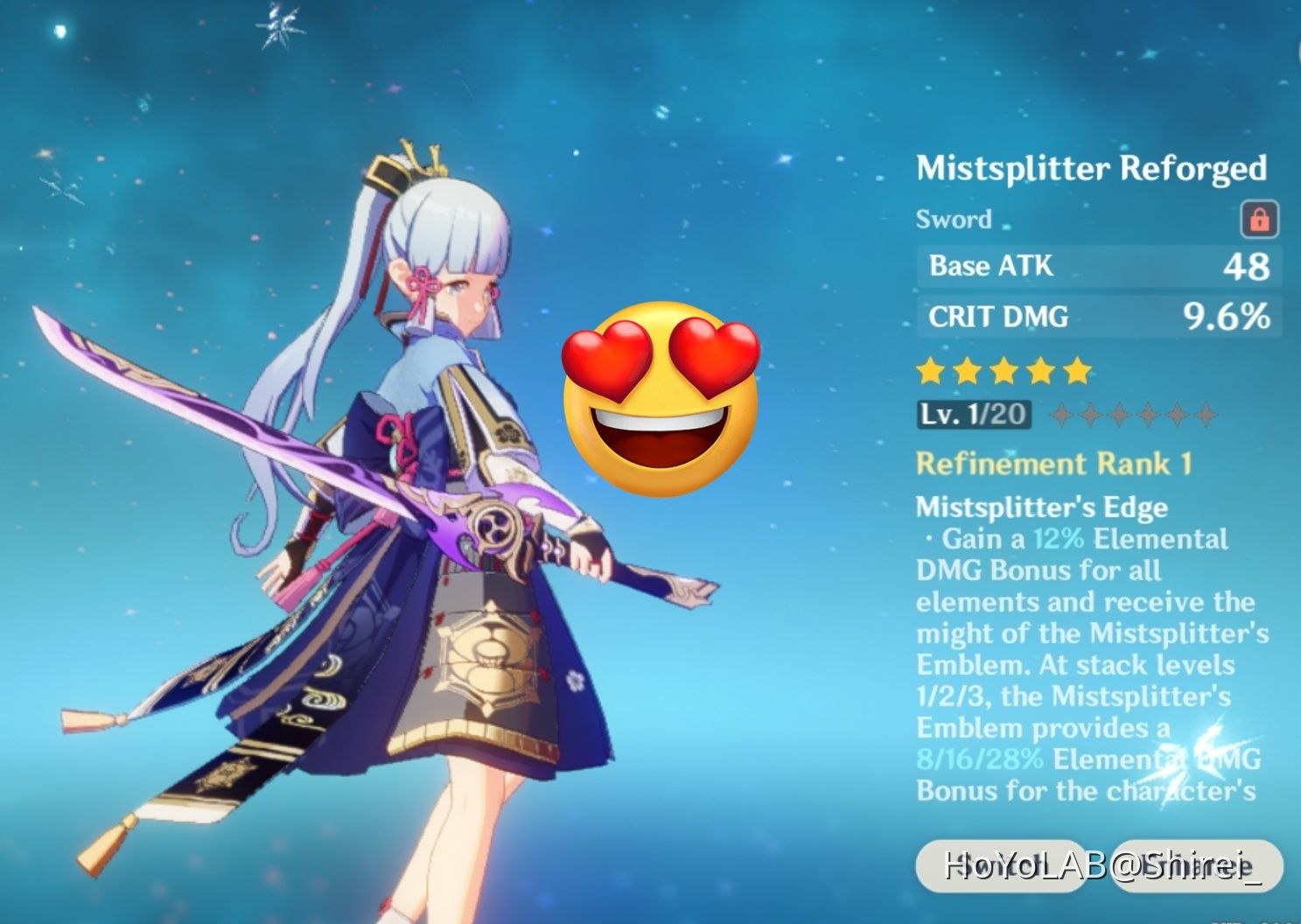This screenshot has width=1301, height=924.
Task: Click the third rarity star
Action: coord(1005,371)
